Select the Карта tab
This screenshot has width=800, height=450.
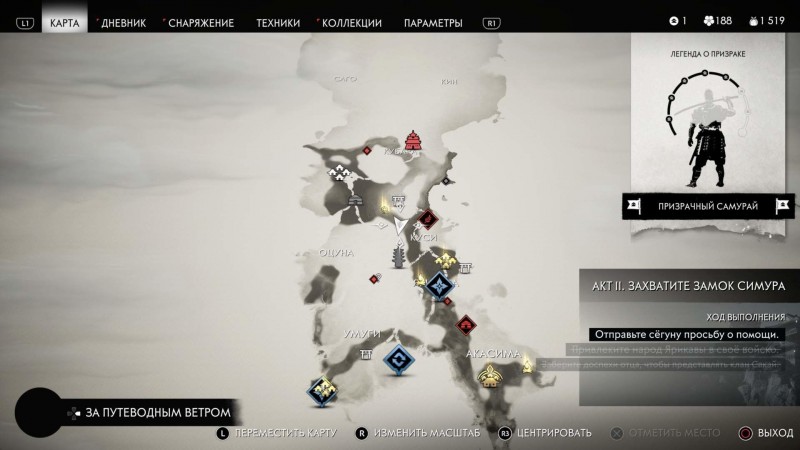[x=64, y=22]
